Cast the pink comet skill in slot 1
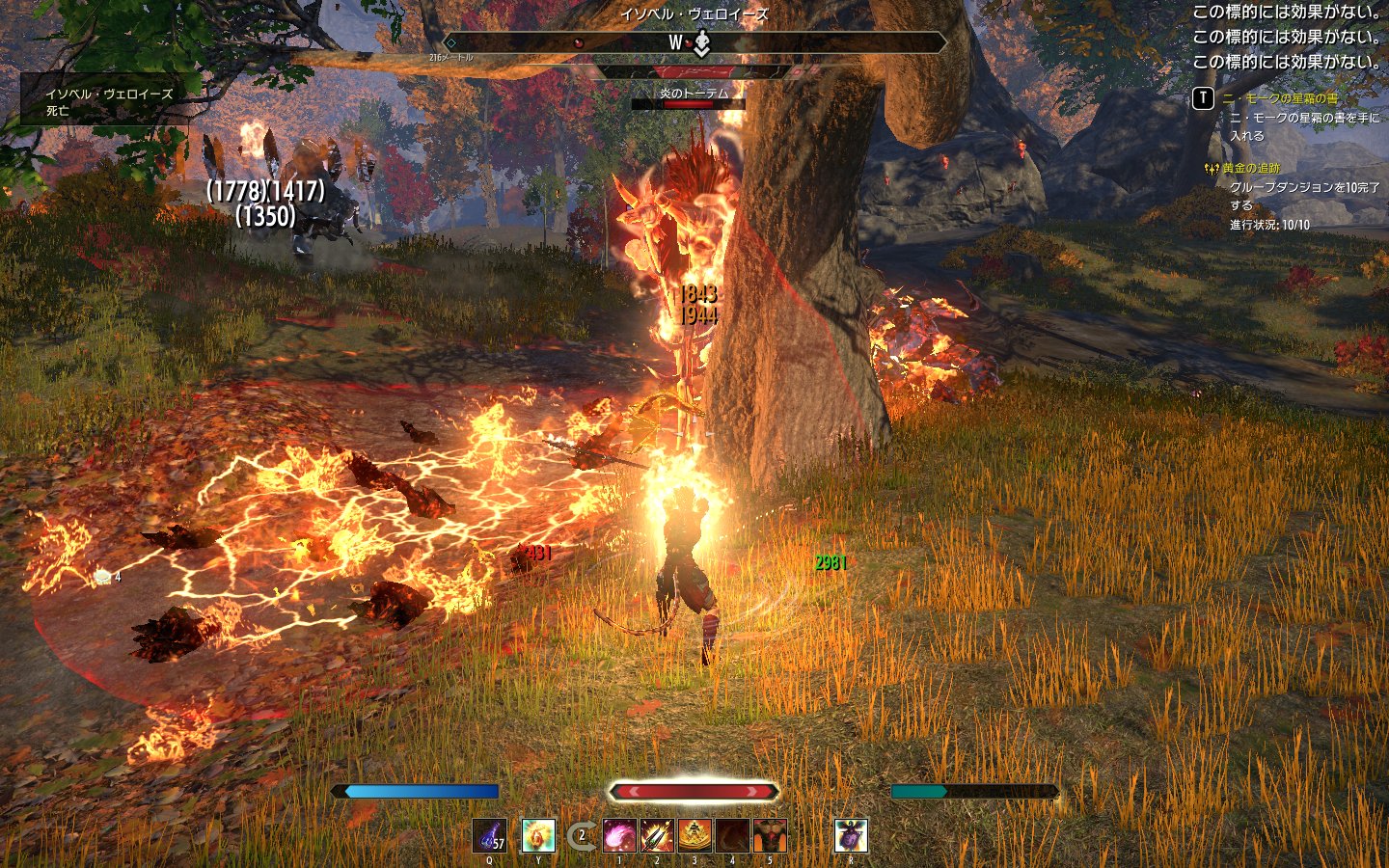Viewport: 1389px width, 868px height. (x=619, y=835)
